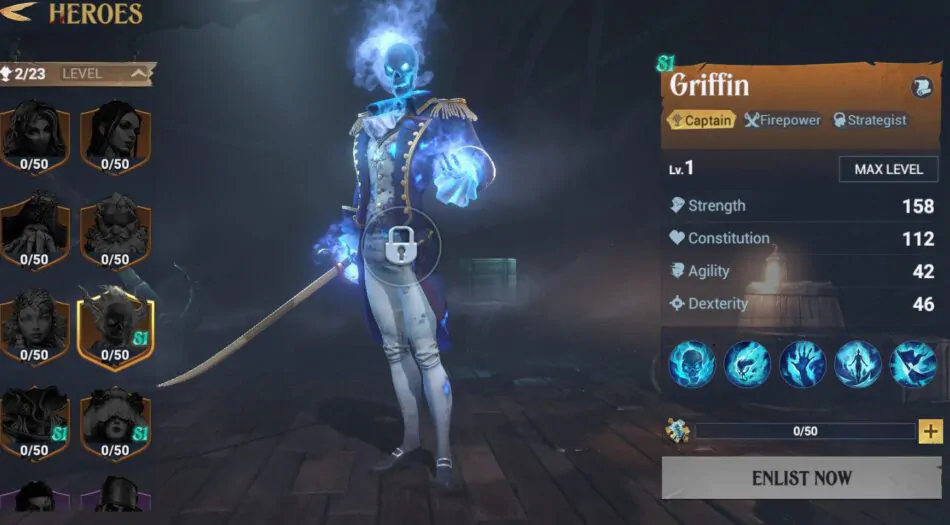Select the Captain role tag

point(700,120)
